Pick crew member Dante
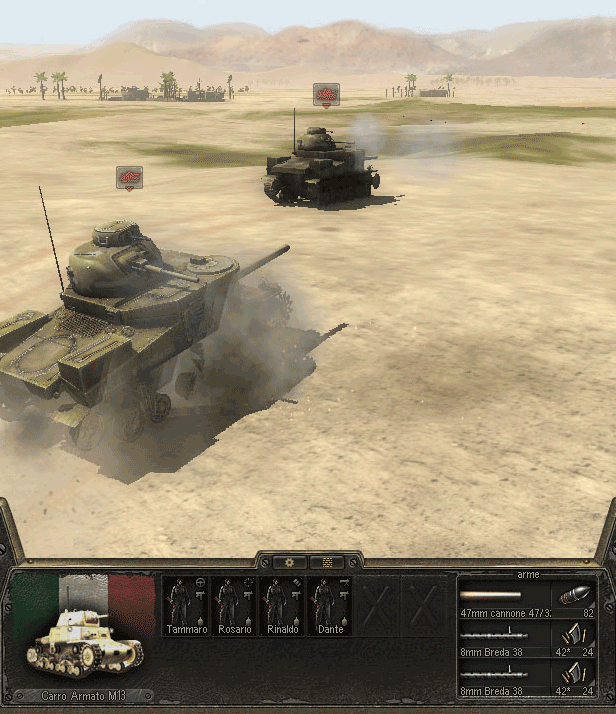The image size is (616, 714). tap(331, 605)
